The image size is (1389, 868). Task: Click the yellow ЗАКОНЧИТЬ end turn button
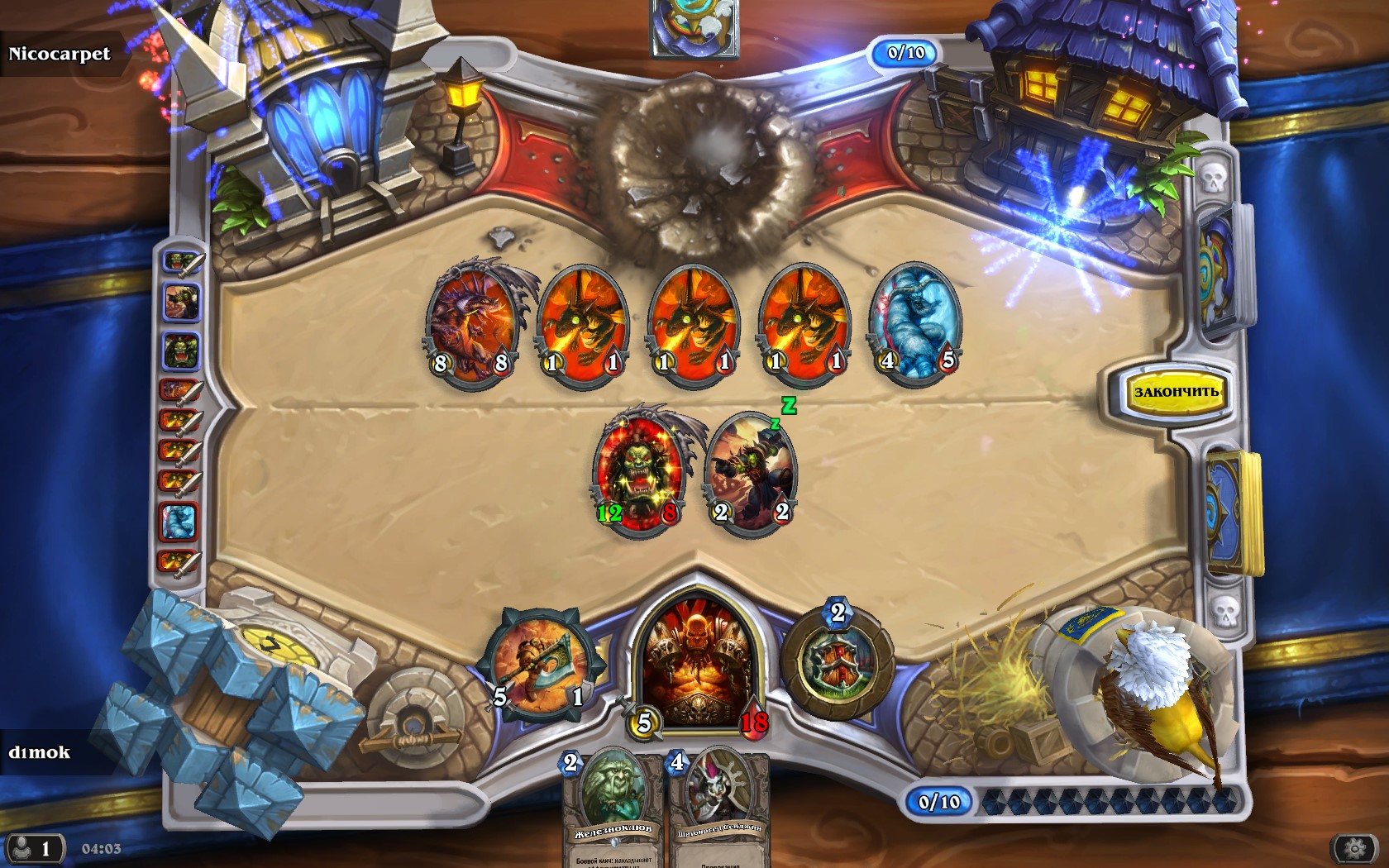pos(1175,392)
